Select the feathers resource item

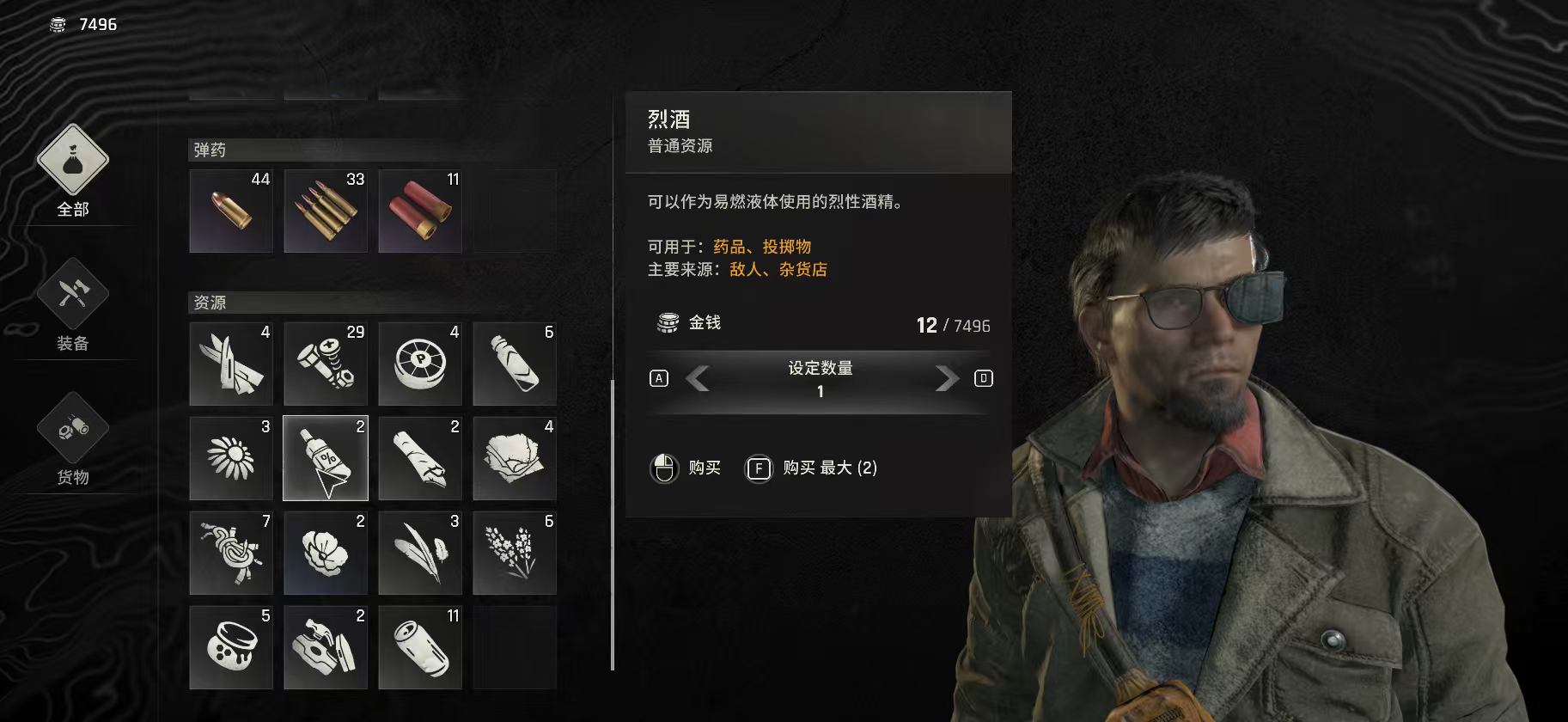419,553
